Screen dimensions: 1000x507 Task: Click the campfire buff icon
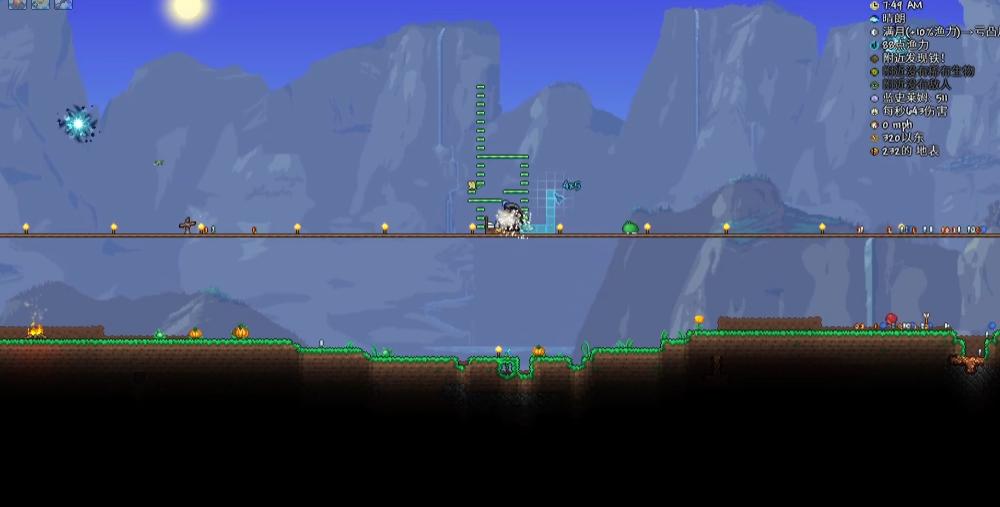coord(17,4)
